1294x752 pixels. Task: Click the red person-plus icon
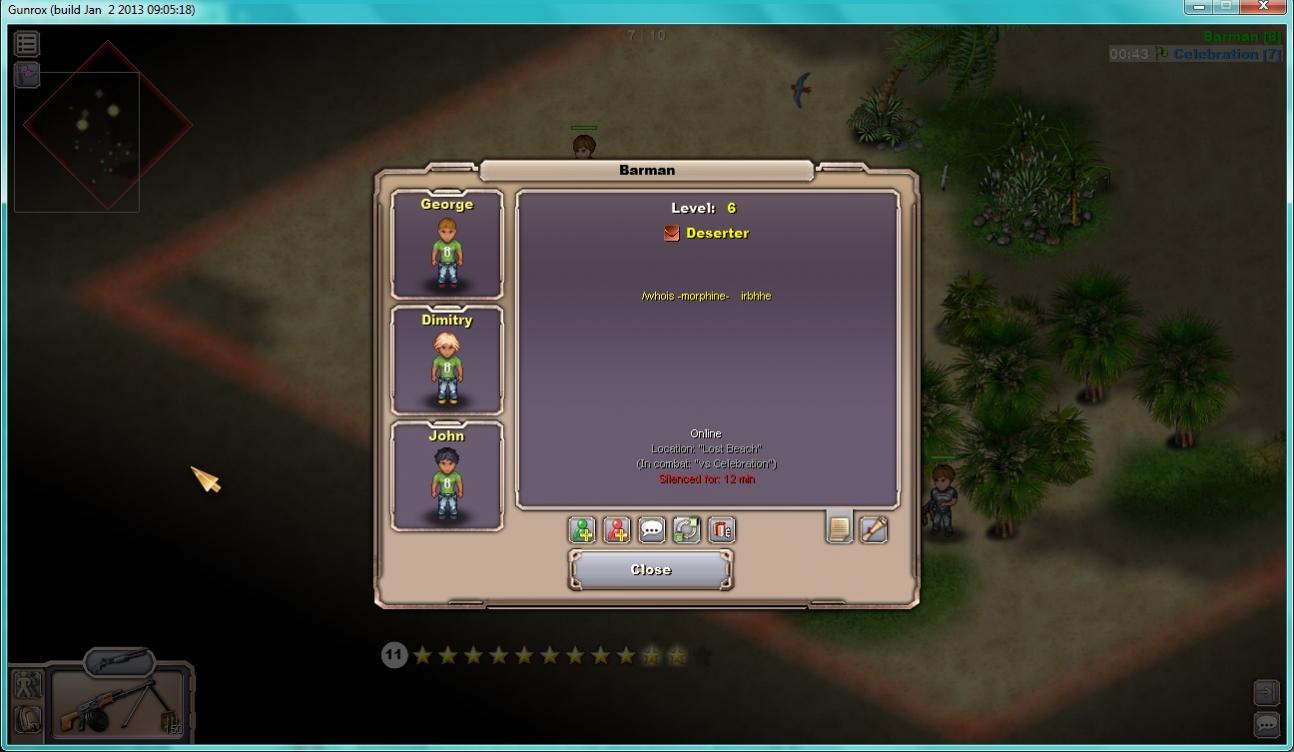tap(617, 530)
